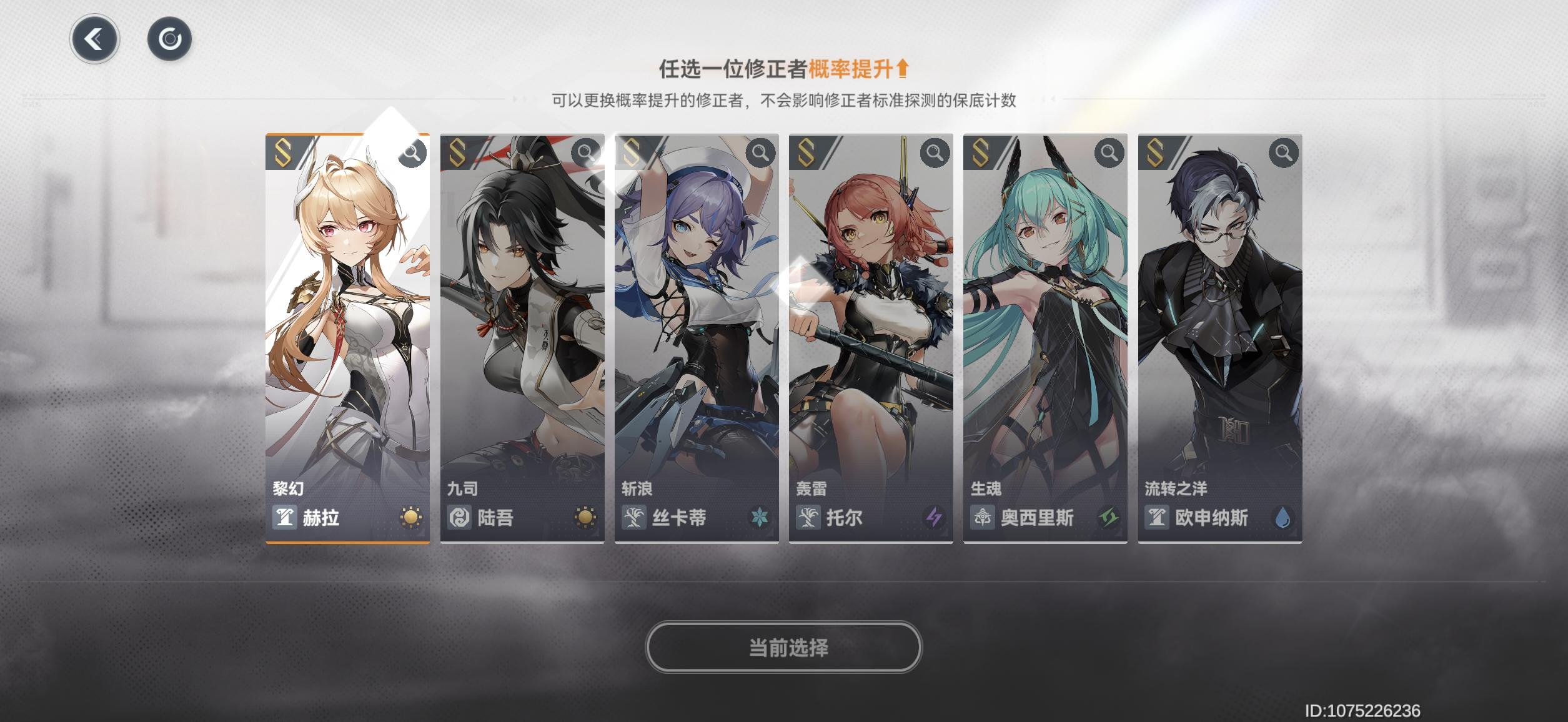Tap the refresh icon at top left
This screenshot has width=1568, height=722.
pos(169,39)
